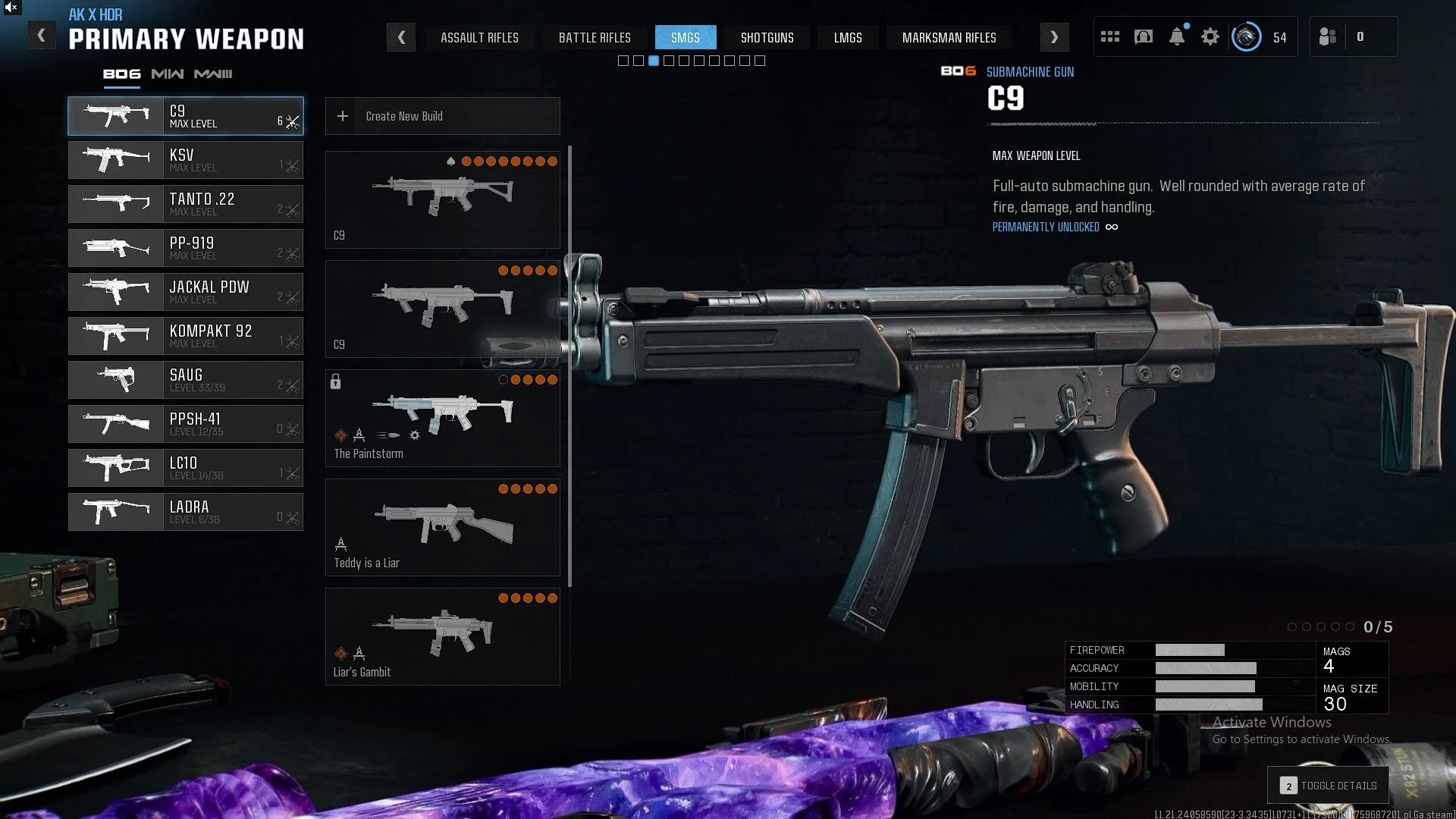Viewport: 1456px width, 819px height.
Task: Open the Battle Rifles tab
Action: [595, 37]
